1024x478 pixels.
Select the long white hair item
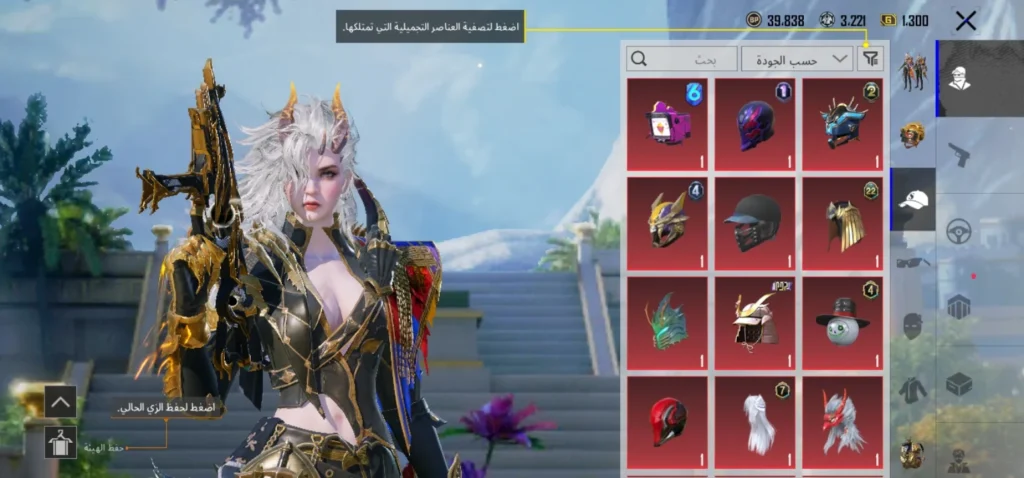pyautogui.click(x=755, y=422)
